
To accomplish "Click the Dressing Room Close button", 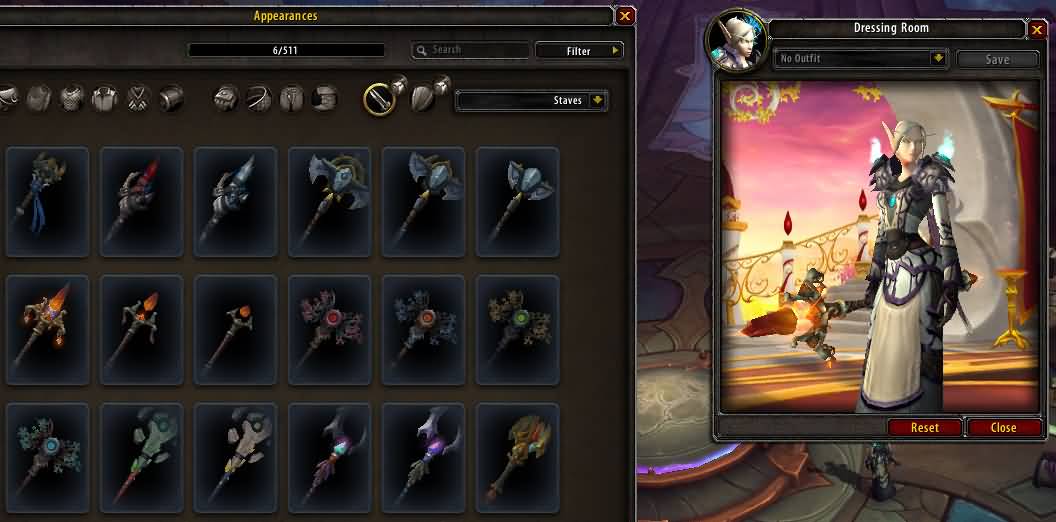I will 1003,427.
